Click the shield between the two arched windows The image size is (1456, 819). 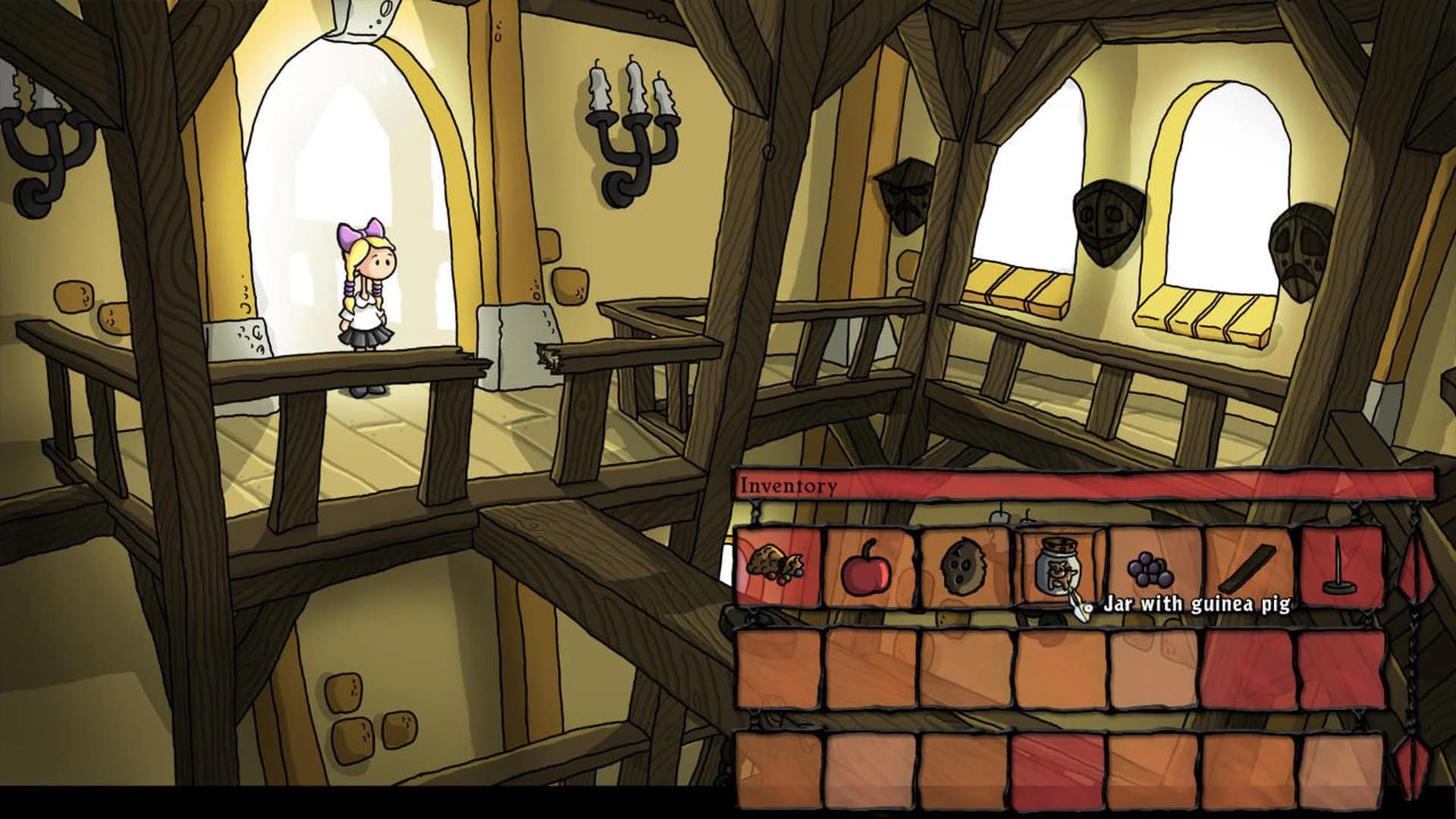tap(1107, 220)
